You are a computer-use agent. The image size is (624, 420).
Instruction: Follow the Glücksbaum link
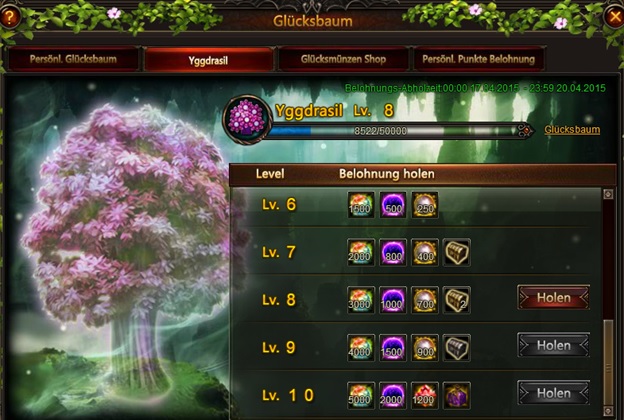click(573, 131)
